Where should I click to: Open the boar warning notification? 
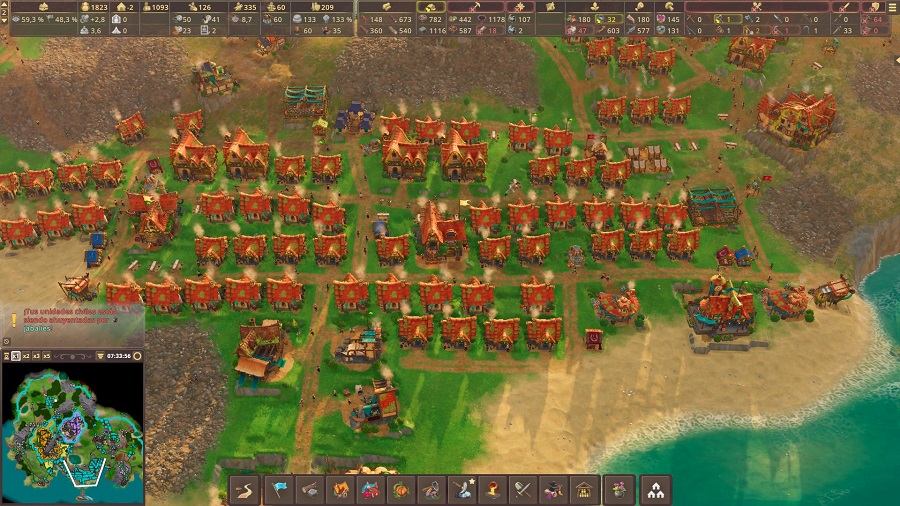click(x=14, y=319)
